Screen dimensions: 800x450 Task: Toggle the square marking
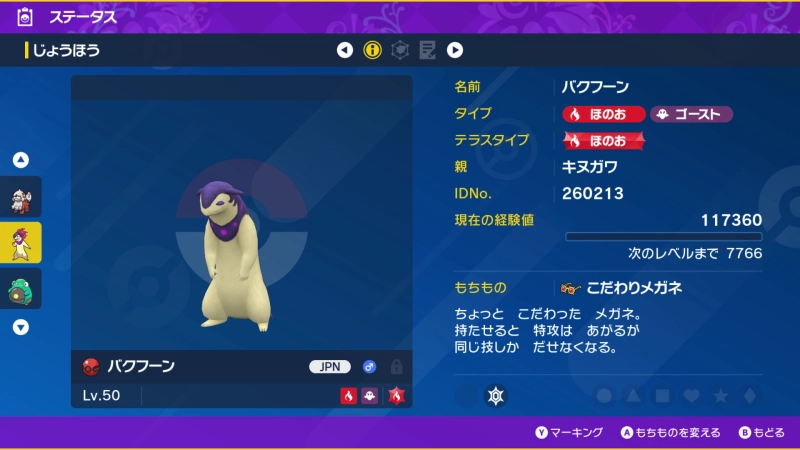(x=662, y=396)
